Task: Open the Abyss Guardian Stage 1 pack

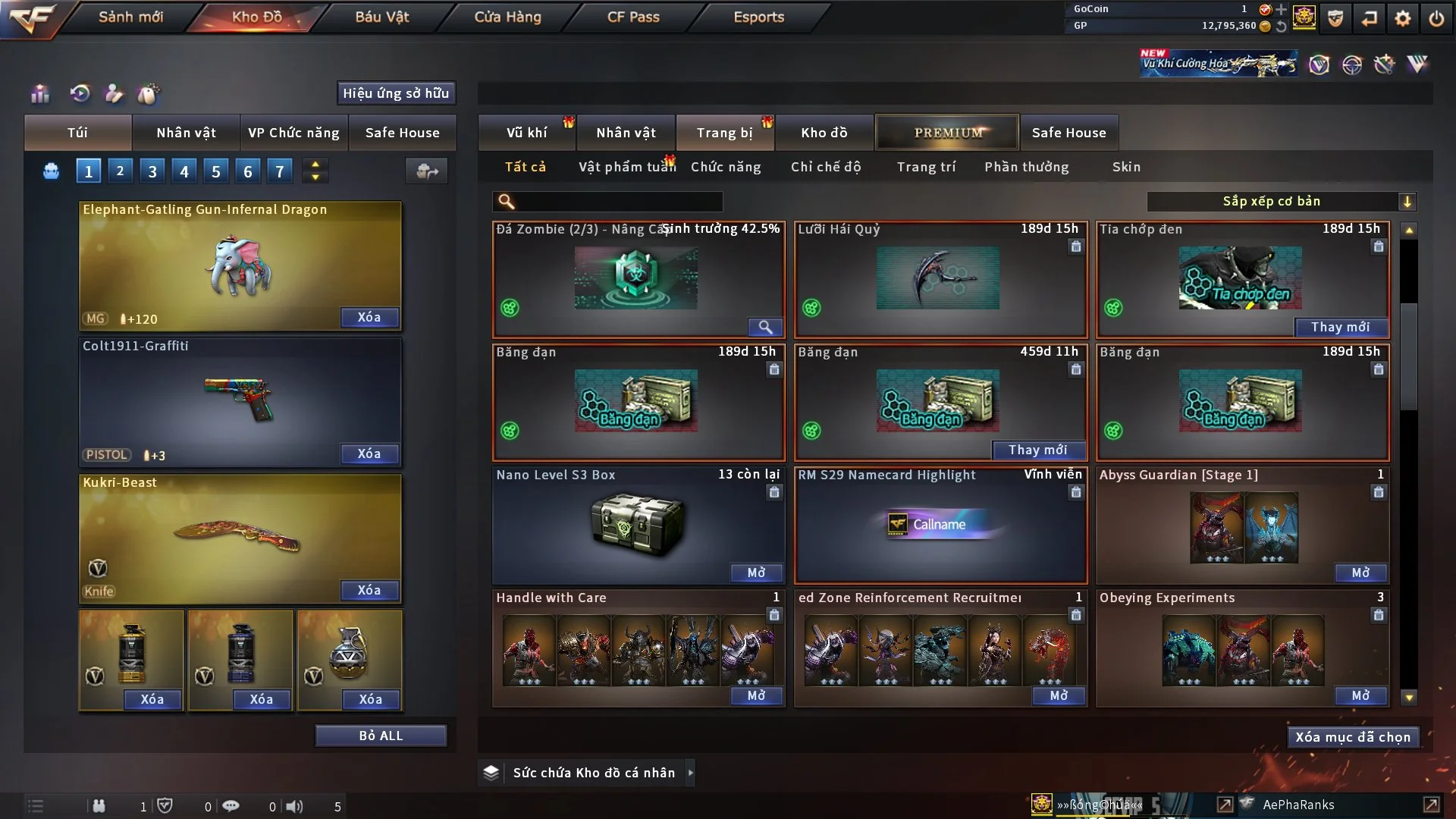Action: 1360,573
